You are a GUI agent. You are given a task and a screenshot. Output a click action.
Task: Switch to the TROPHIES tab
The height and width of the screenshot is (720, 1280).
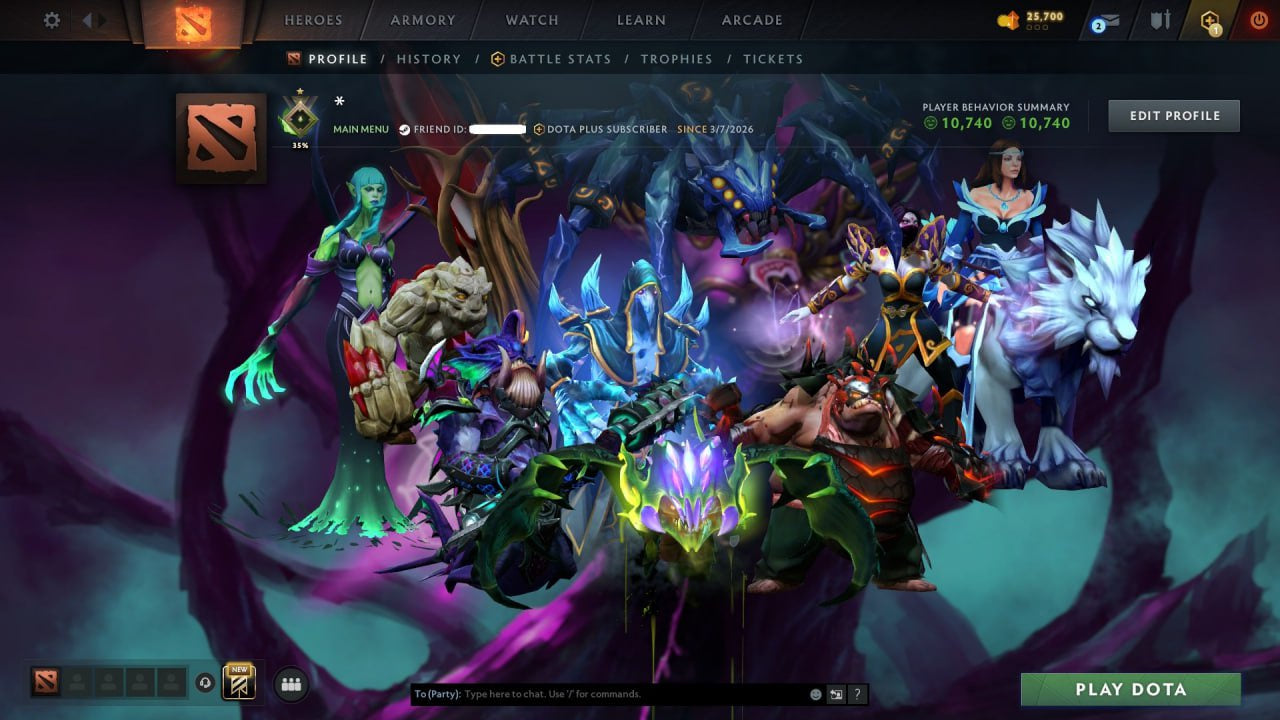(676, 59)
